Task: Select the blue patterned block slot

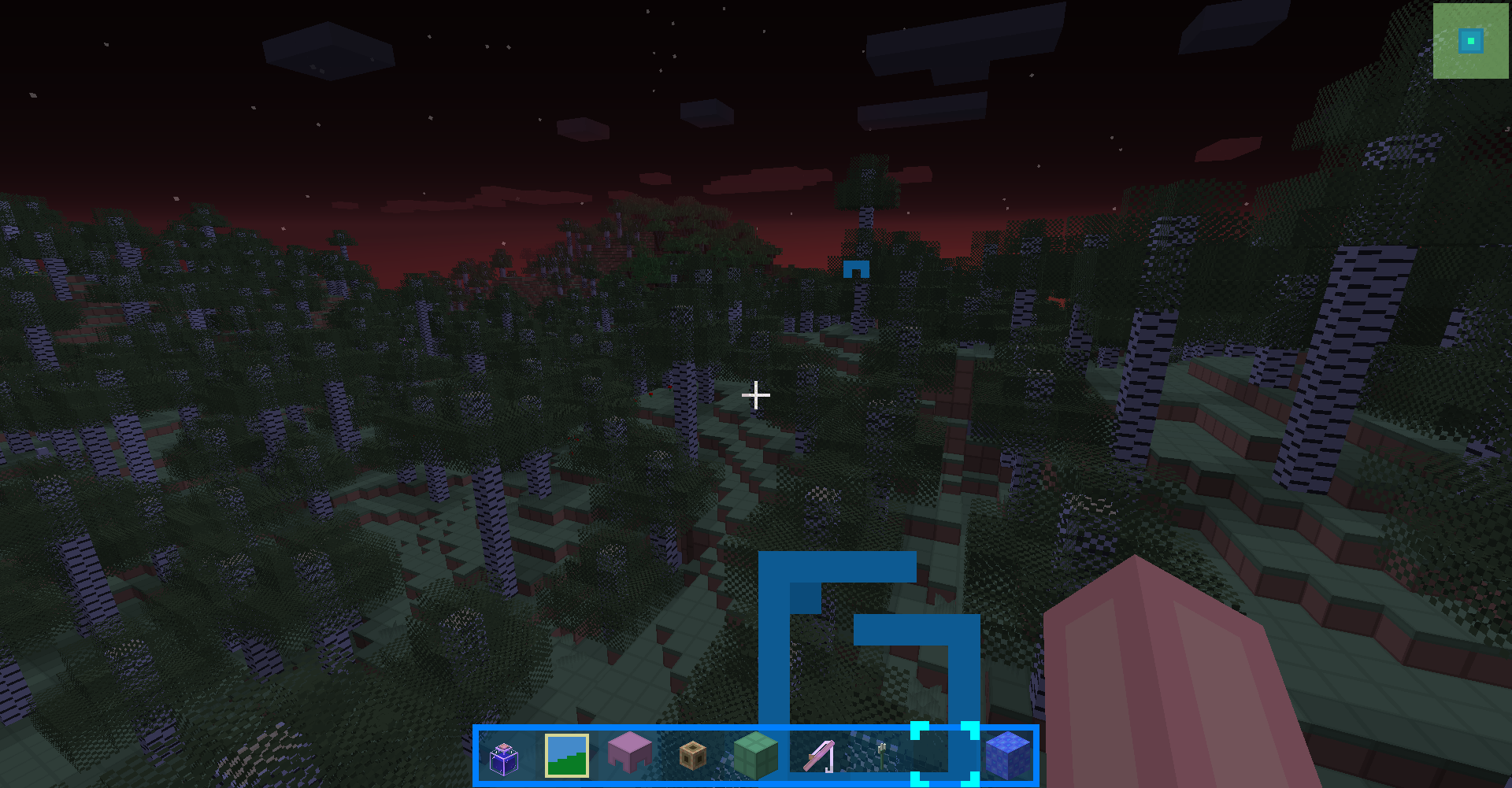Action: pyautogui.click(x=1008, y=755)
